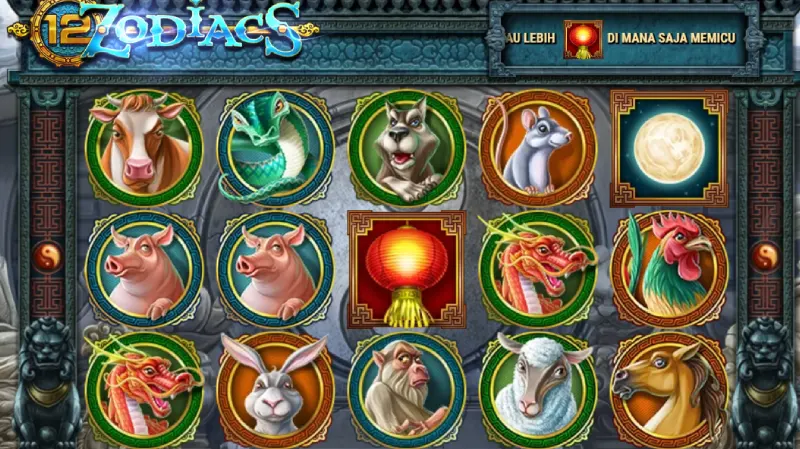The image size is (800, 449).
Task: Click the green snake symbol
Action: tap(274, 148)
